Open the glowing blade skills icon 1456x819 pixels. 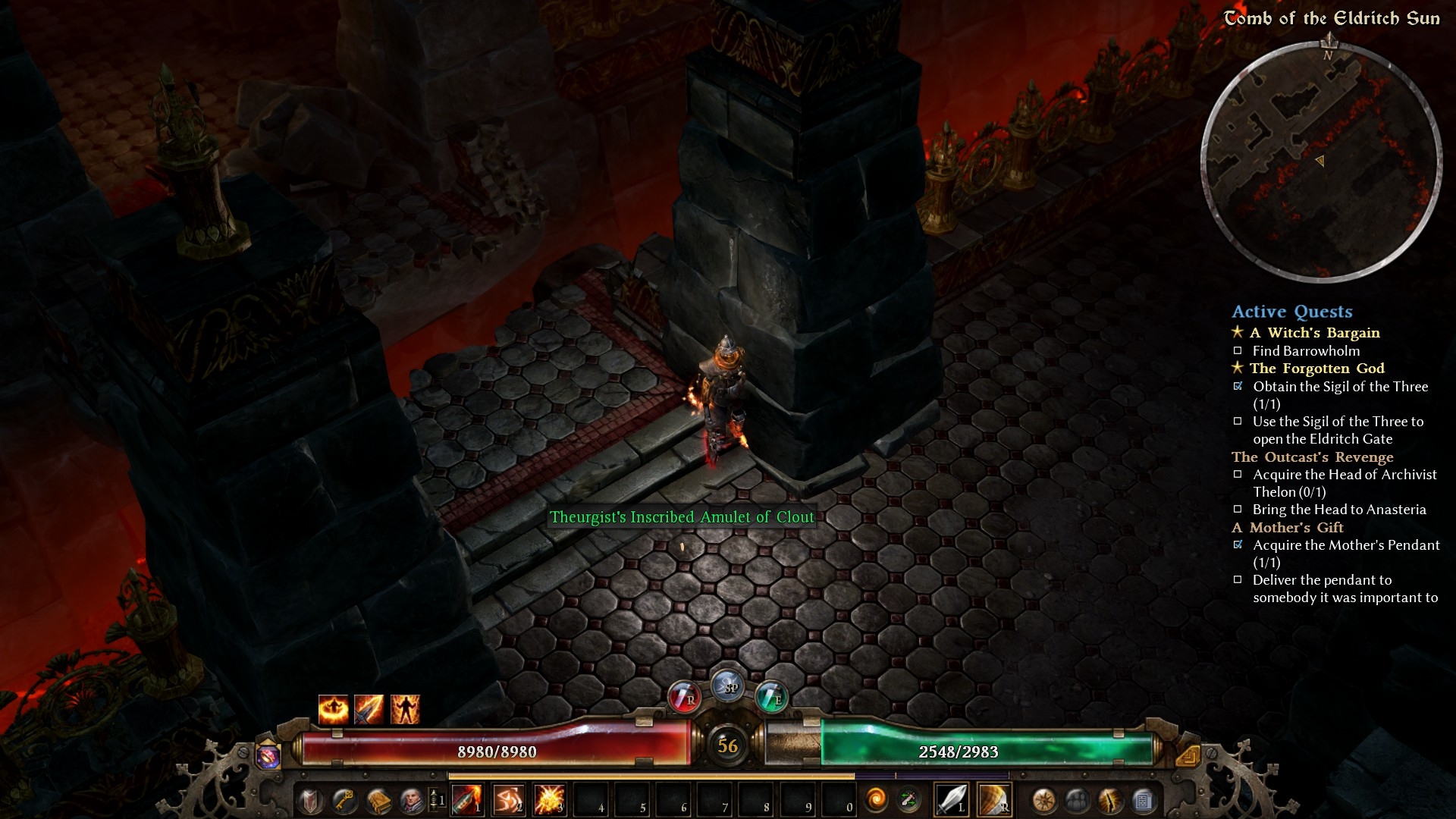click(x=1111, y=801)
